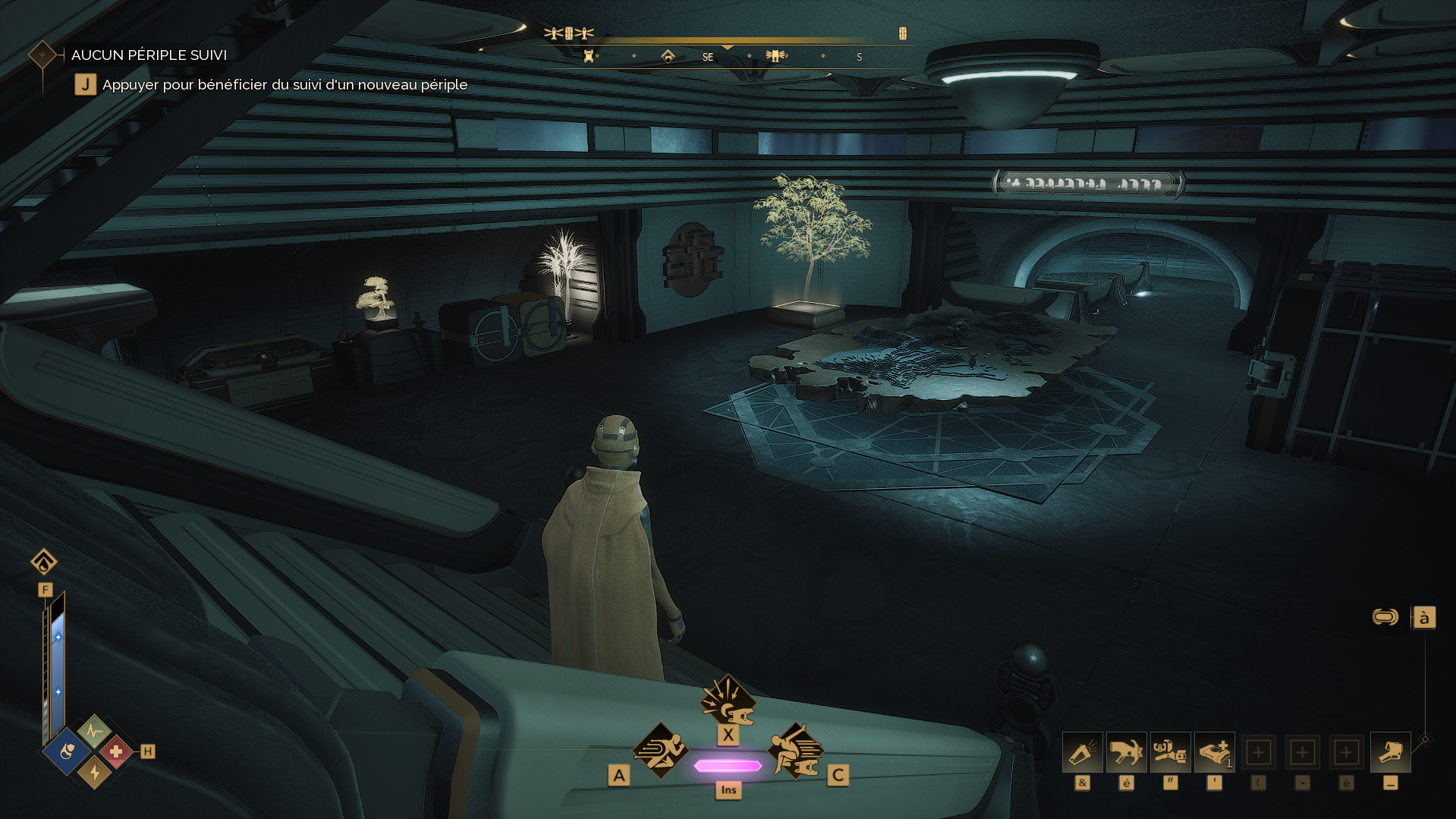Image resolution: width=1456 pixels, height=819 pixels.
Task: Select the healing kit hotbar slot
Action: click(1215, 753)
